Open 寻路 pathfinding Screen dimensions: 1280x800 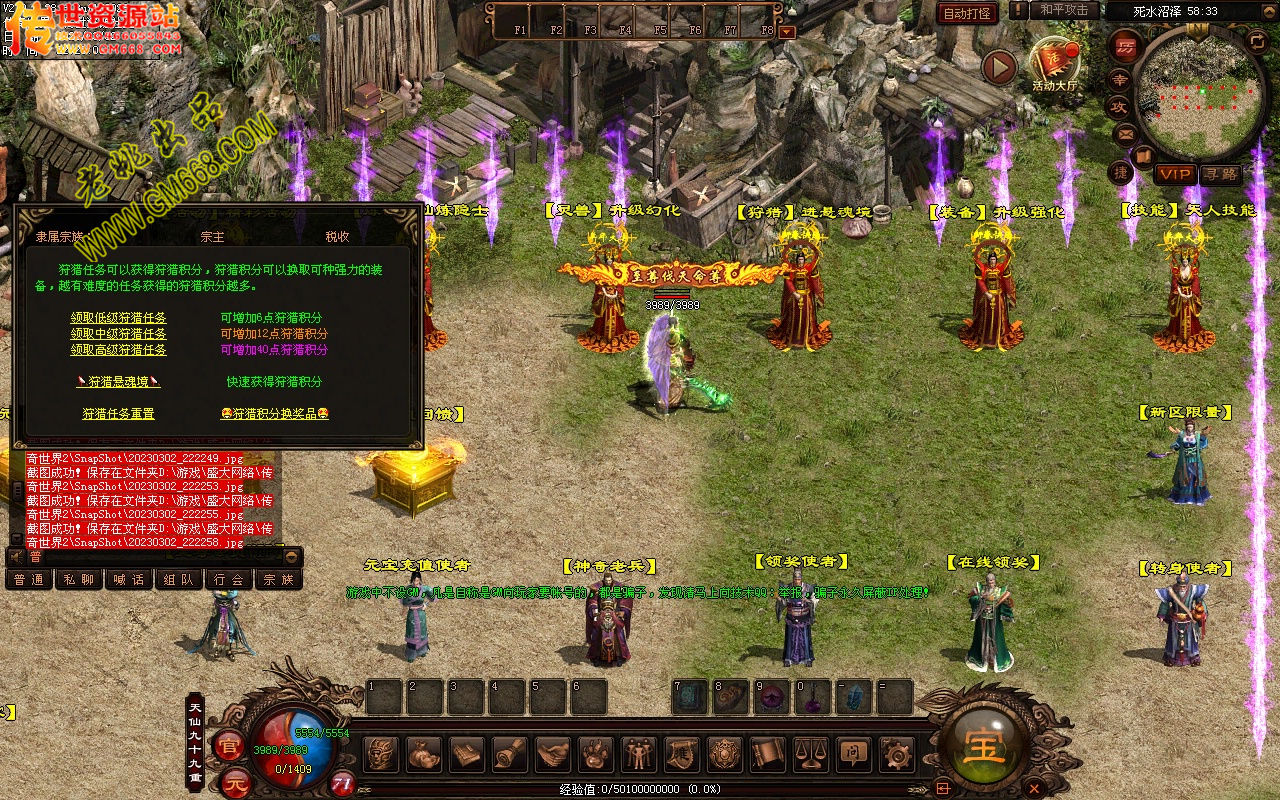point(1219,174)
